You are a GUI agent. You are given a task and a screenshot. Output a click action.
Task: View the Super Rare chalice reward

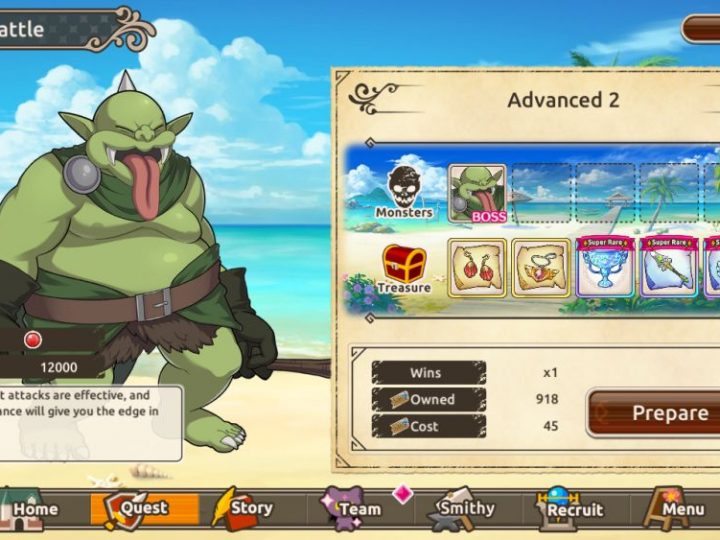(604, 268)
